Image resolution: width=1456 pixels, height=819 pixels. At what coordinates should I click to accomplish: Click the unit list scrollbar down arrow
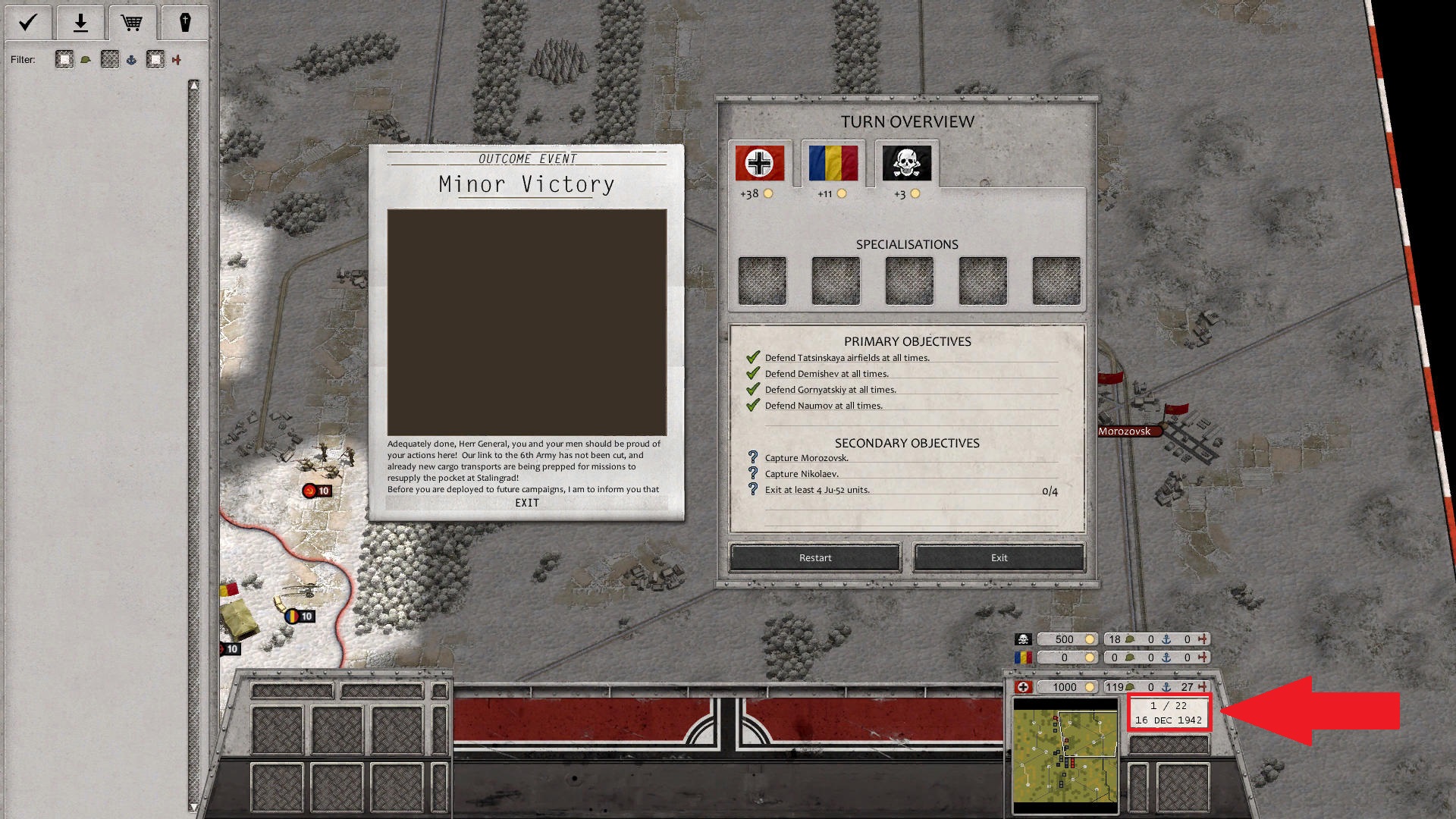[193, 807]
